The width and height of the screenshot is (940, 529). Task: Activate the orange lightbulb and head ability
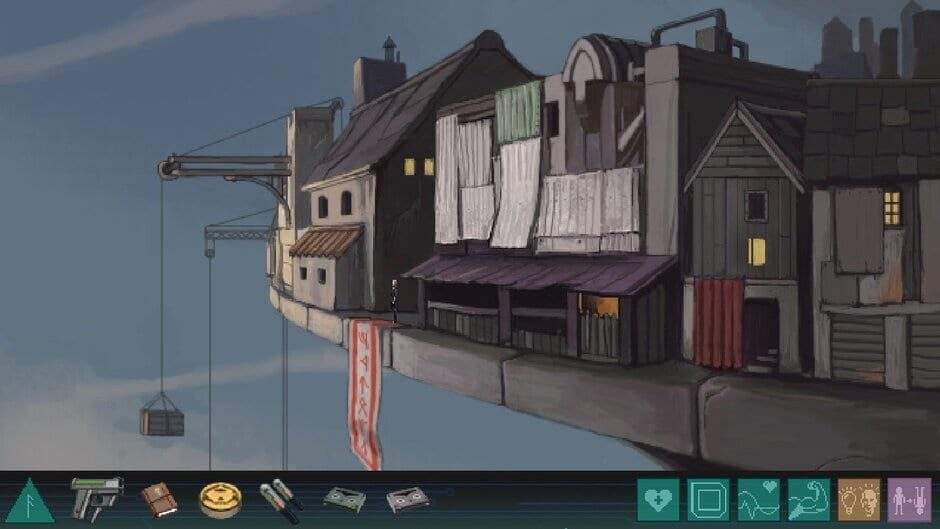coord(858,499)
